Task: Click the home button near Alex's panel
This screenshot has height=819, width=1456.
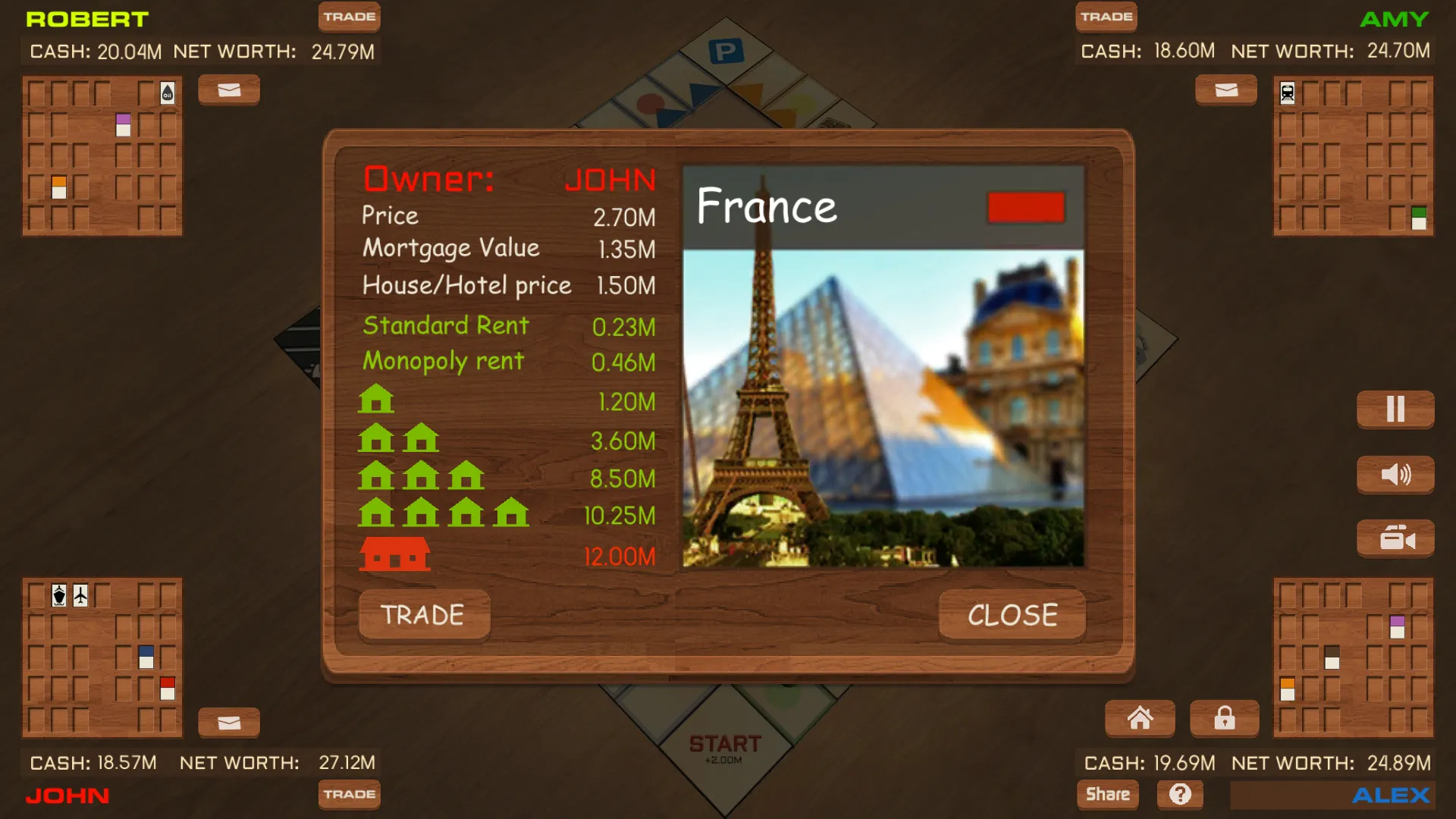Action: (1140, 718)
